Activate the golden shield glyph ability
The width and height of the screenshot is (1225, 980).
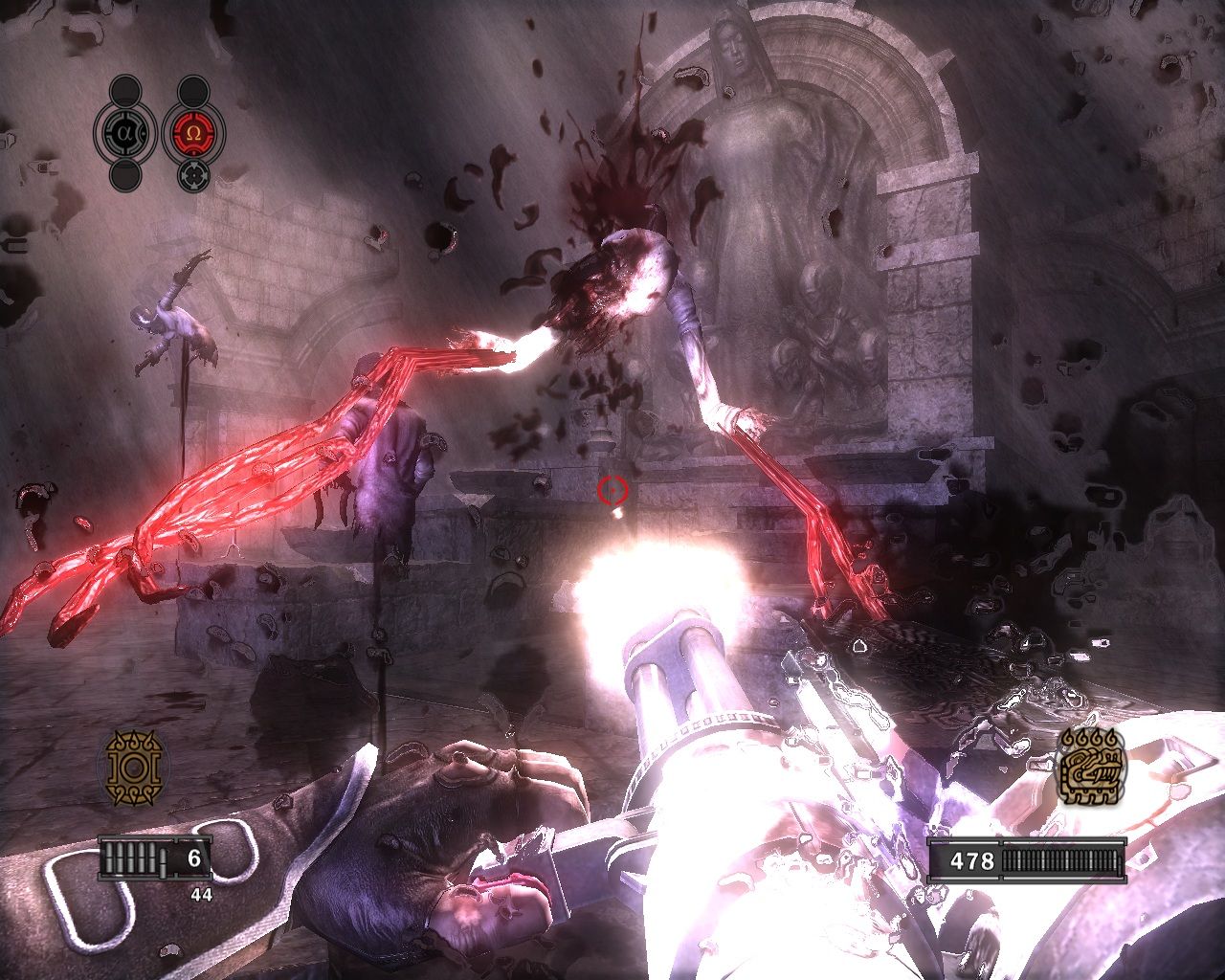pos(134,768)
